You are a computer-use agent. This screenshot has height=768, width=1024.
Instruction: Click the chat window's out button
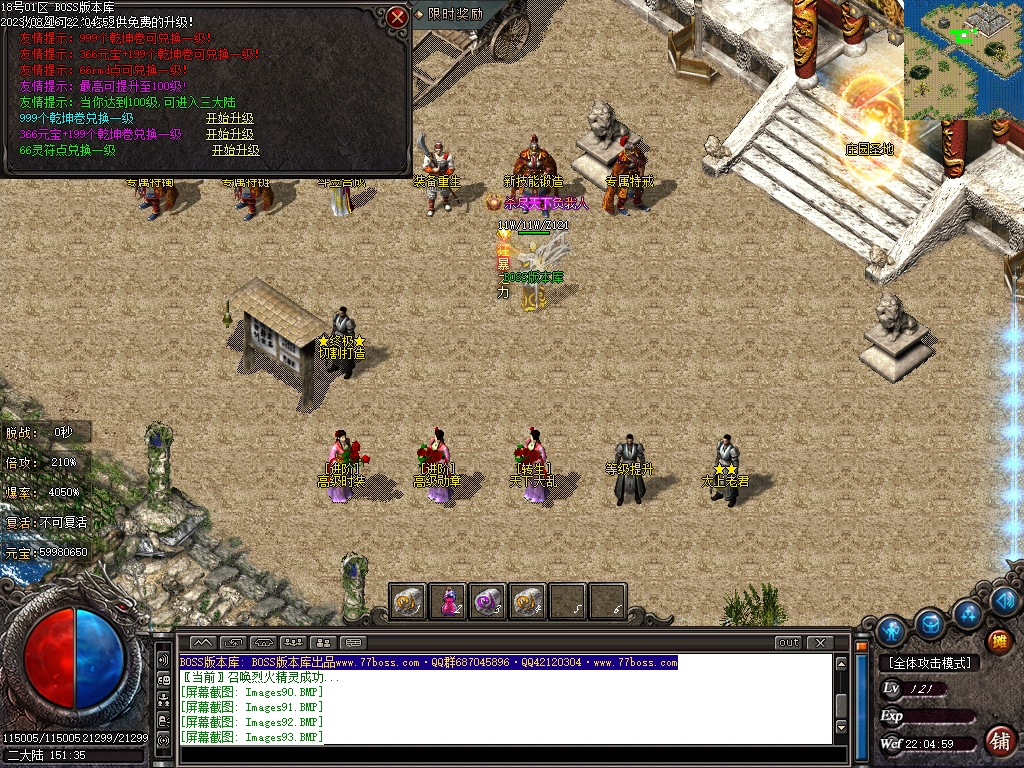click(x=788, y=642)
